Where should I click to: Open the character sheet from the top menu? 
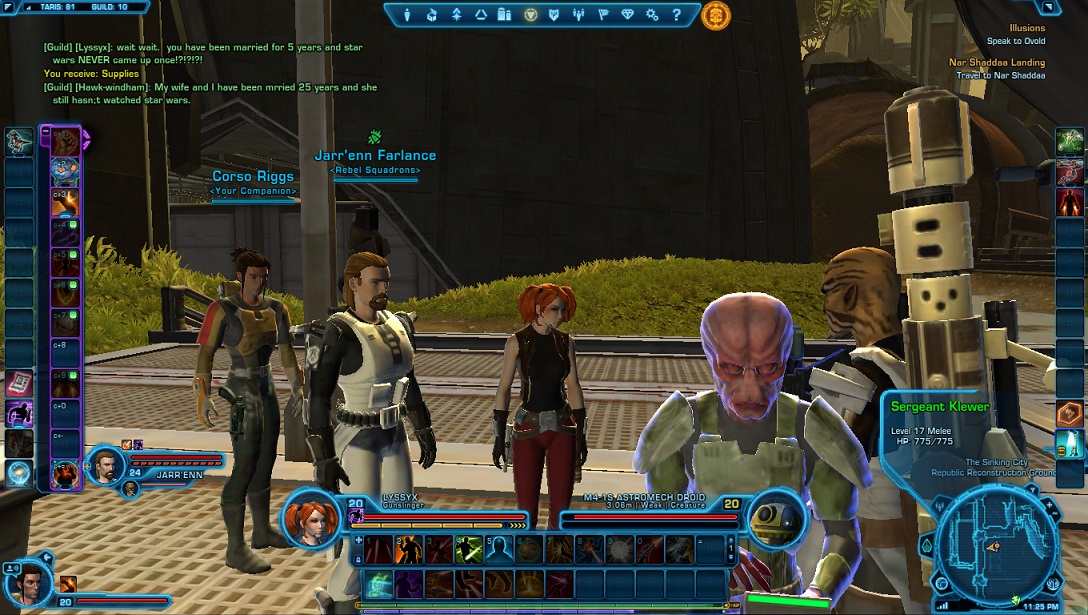tap(407, 15)
